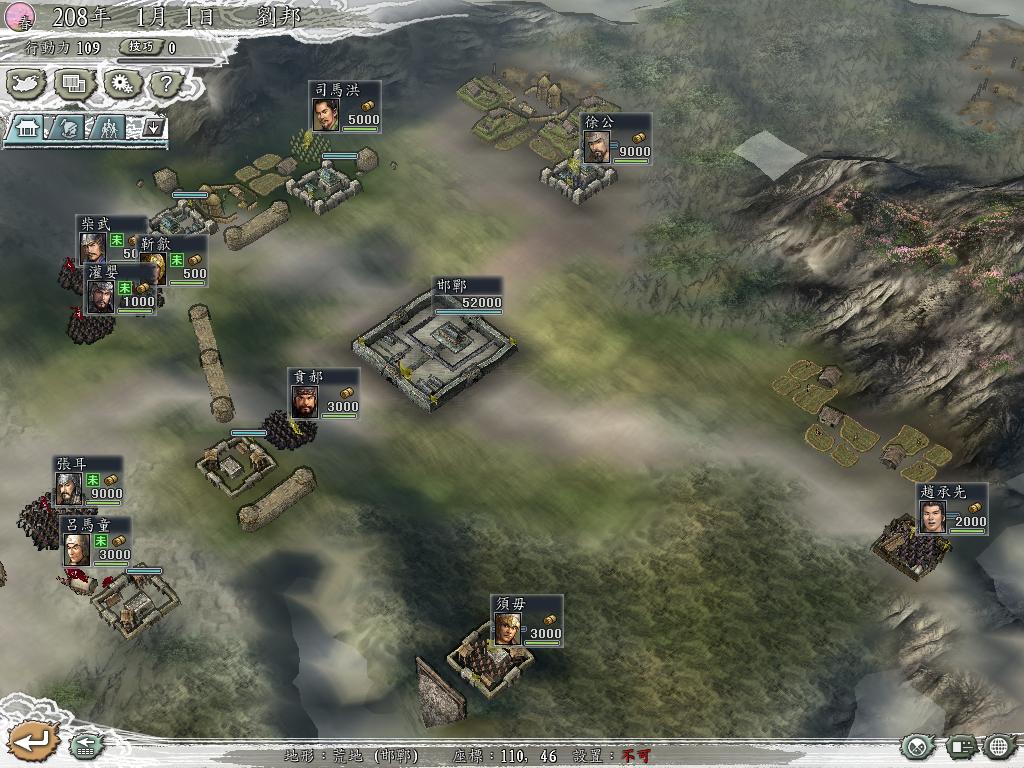Select officer 趙承先's unit card
Viewport: 1024px width, 768px height.
[x=951, y=509]
